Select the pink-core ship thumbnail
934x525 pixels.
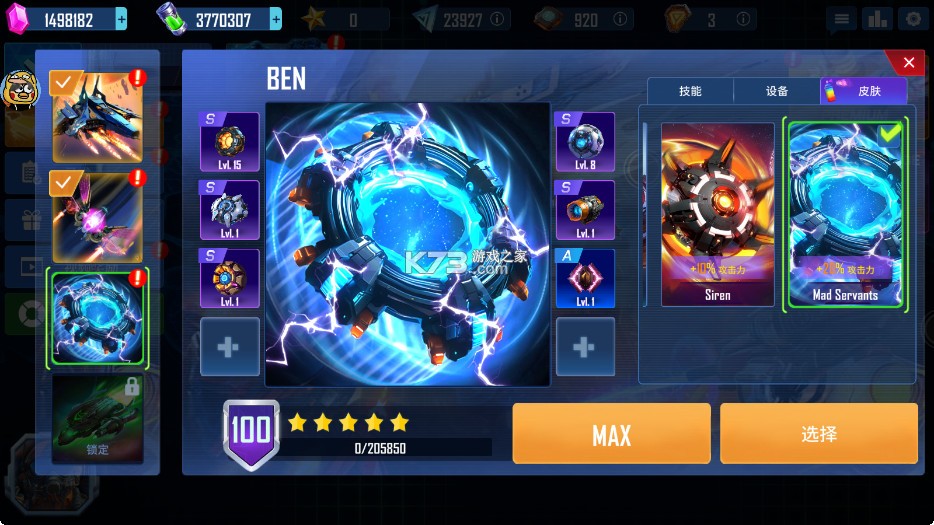[x=97, y=216]
